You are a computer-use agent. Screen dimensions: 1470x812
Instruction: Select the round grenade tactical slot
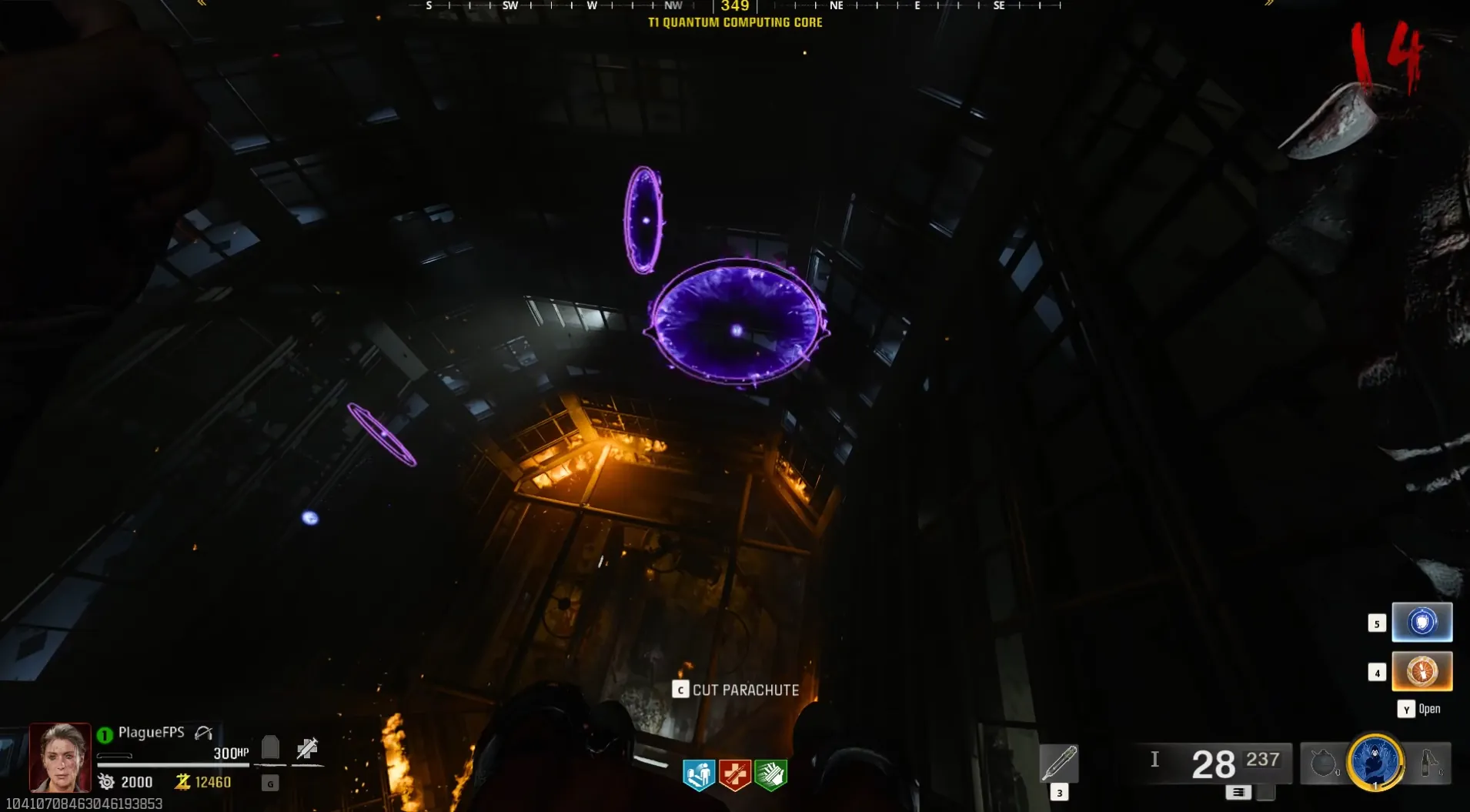click(1323, 764)
